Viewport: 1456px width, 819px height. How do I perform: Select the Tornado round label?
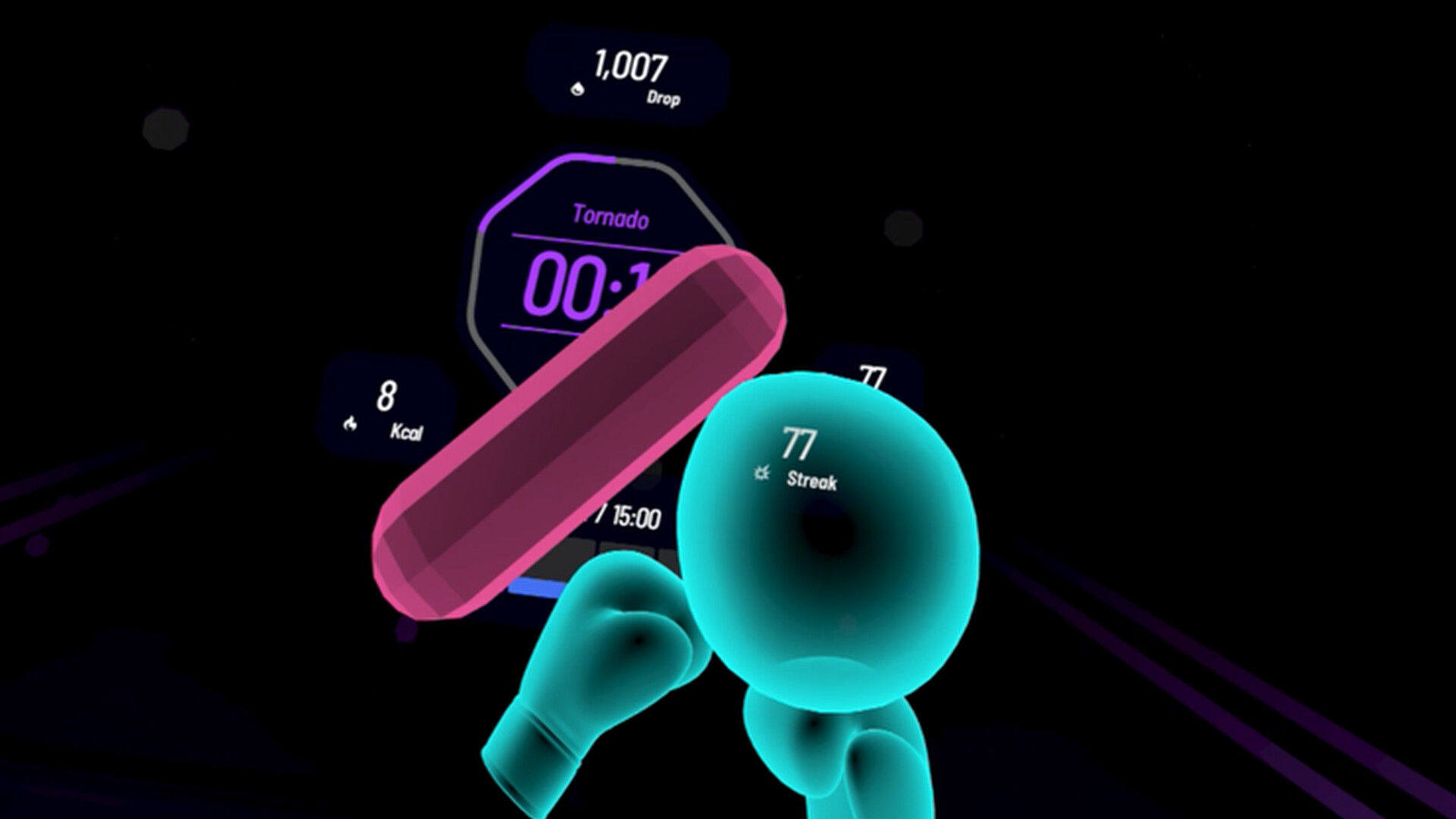[x=610, y=218]
